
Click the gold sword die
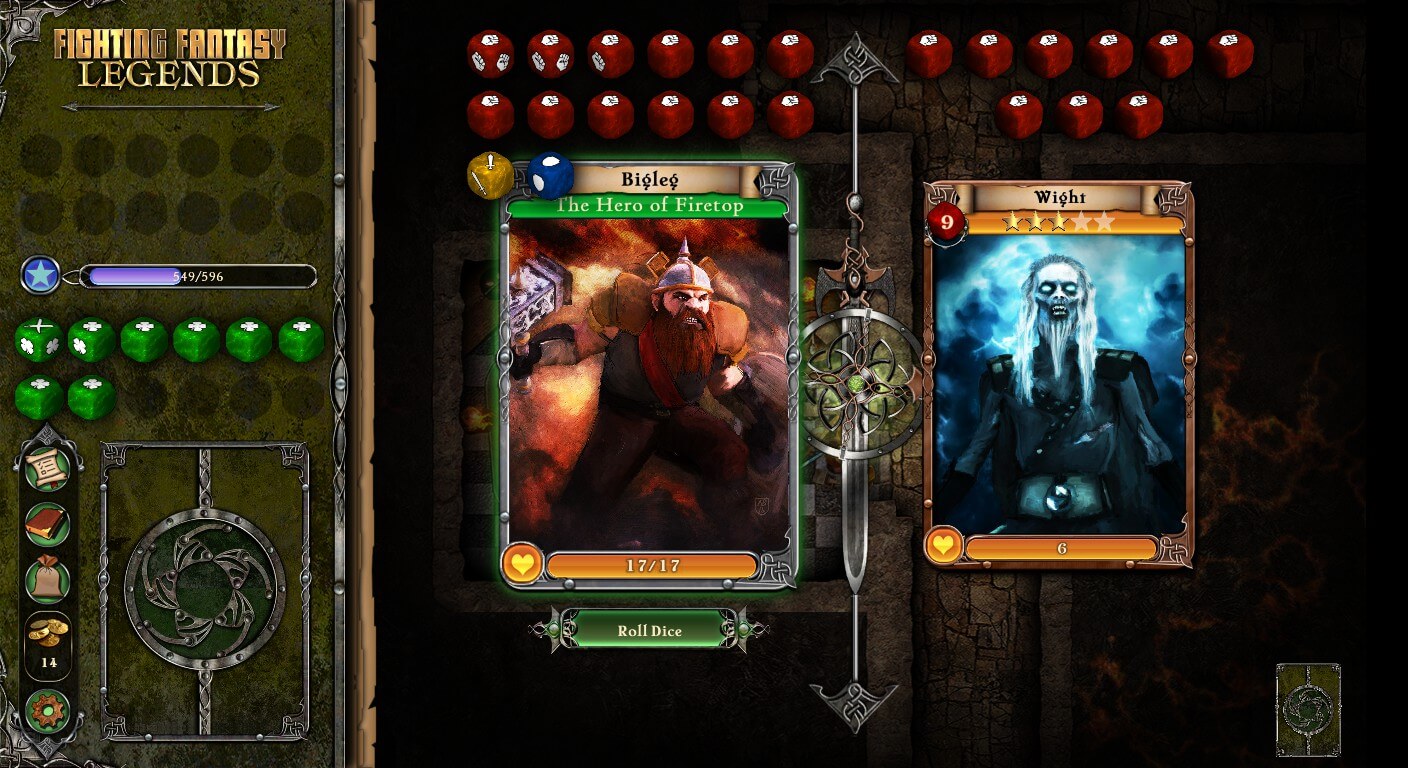pos(490,176)
